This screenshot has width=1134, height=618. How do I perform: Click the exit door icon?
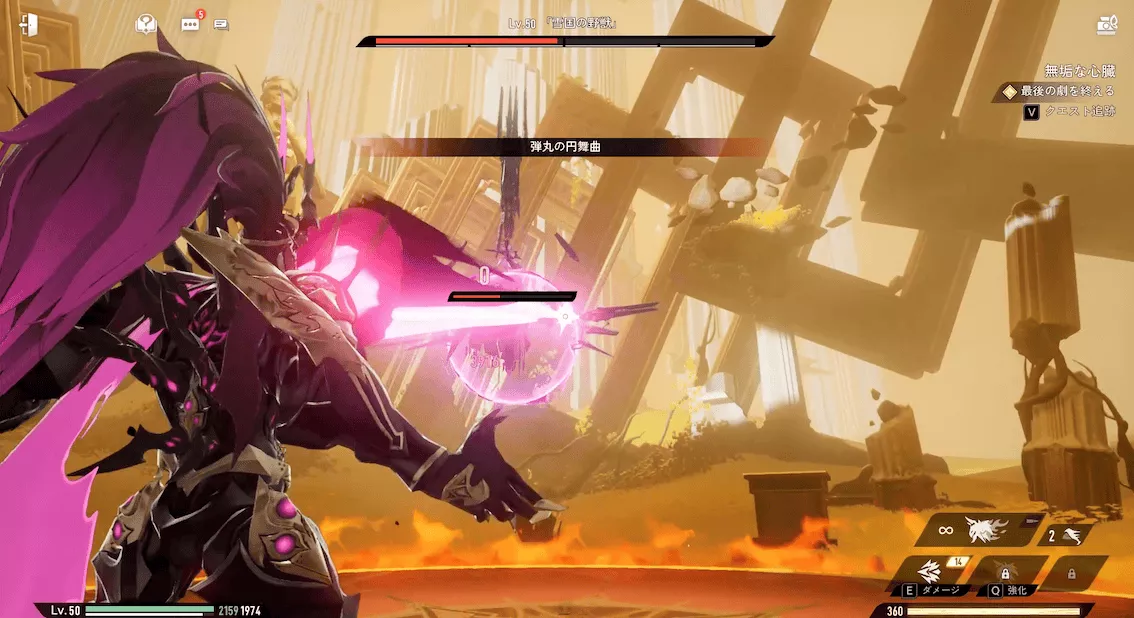tap(27, 25)
